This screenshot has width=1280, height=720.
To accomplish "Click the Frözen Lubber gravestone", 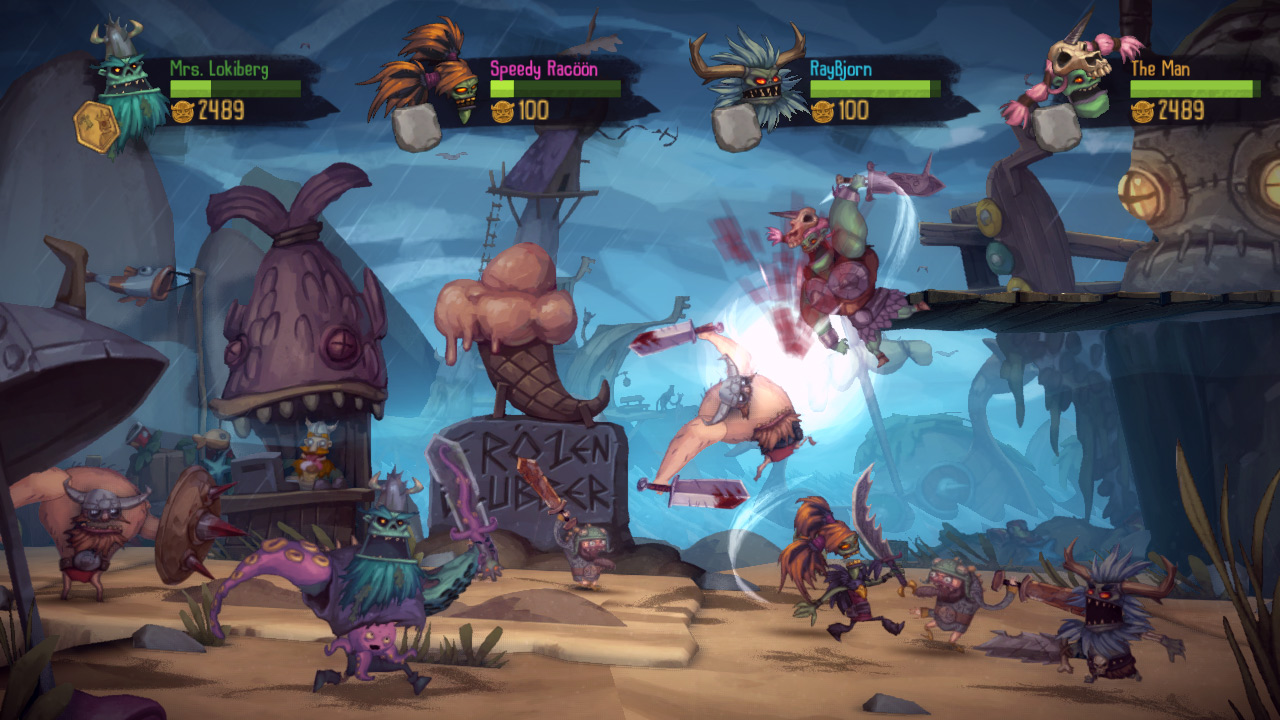I will (x=529, y=470).
